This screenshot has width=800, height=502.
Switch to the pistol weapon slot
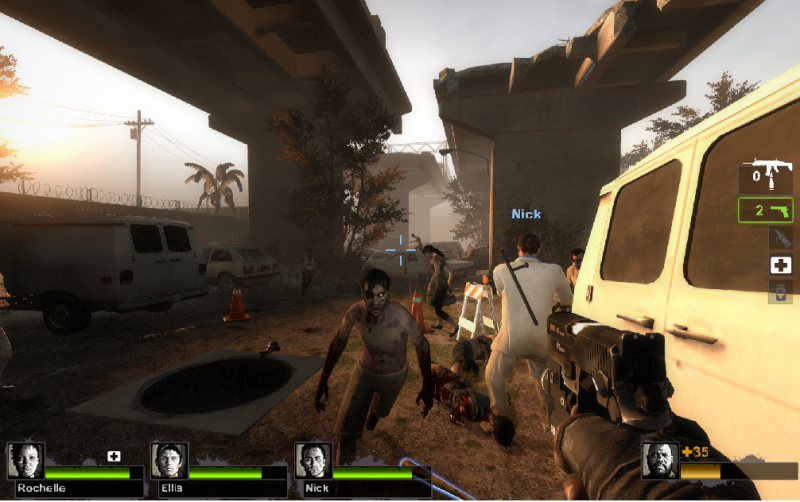[765, 211]
